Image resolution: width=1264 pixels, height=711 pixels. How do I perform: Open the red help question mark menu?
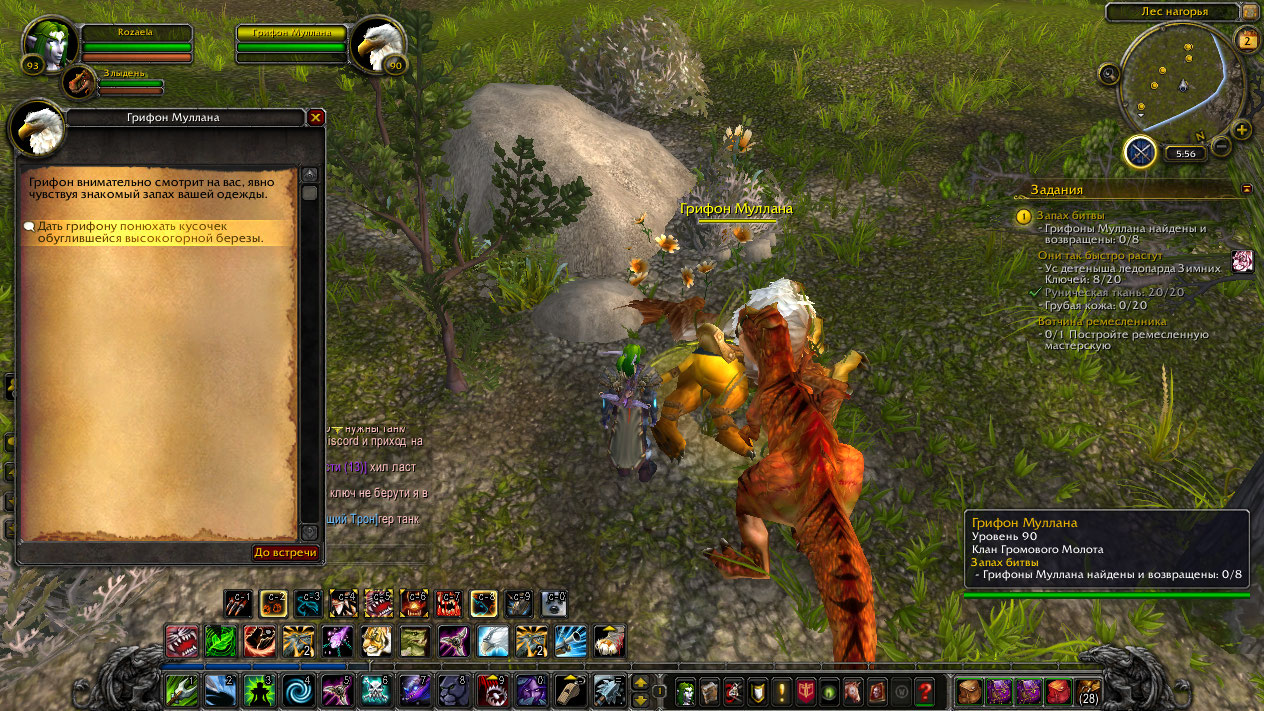coord(925,690)
